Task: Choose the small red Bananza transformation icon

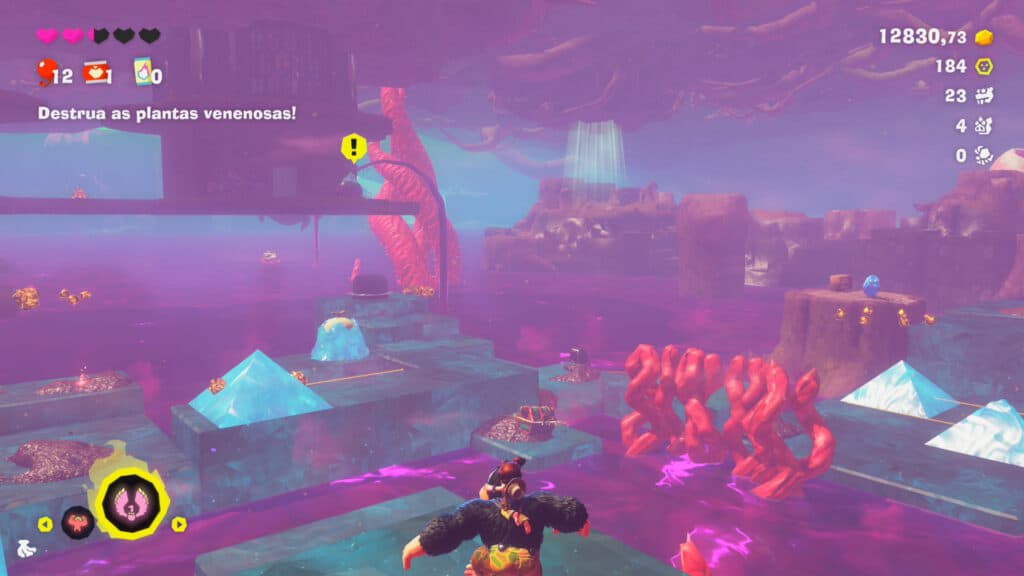Action: pos(76,522)
